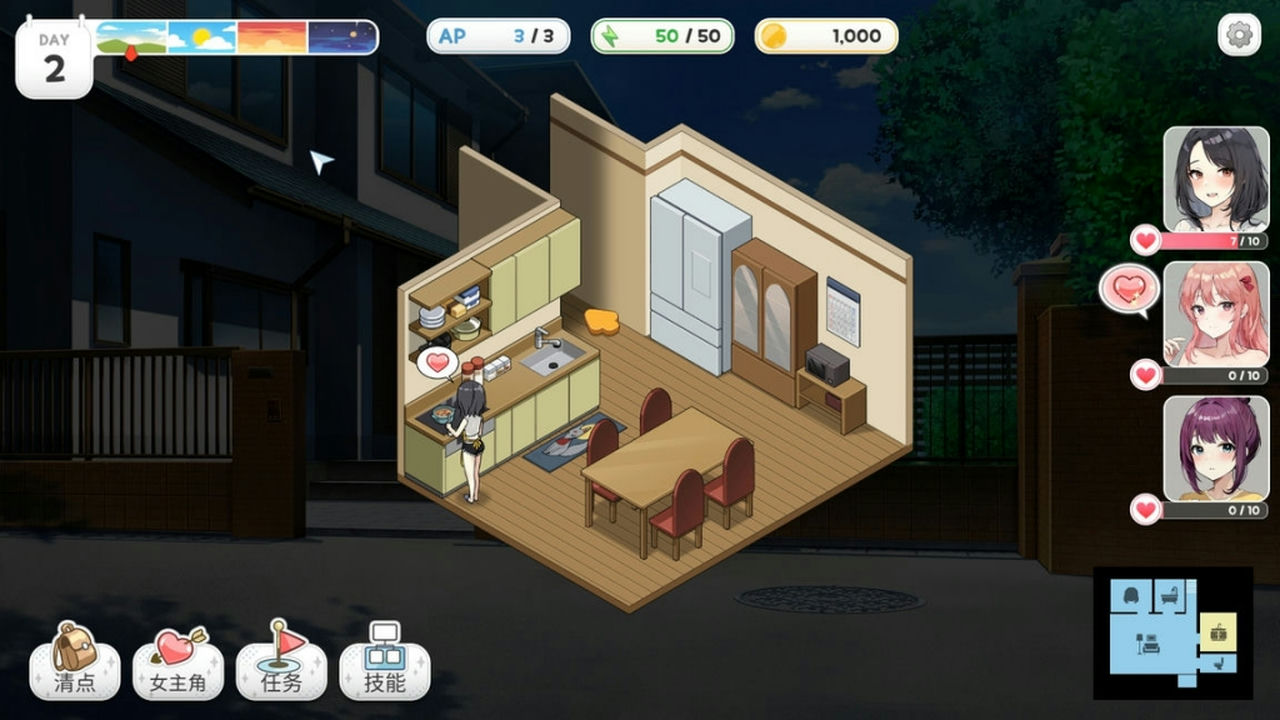Click the heart speech bubble beside pink-haired girl
Screen dimensions: 1280x720
click(1129, 290)
